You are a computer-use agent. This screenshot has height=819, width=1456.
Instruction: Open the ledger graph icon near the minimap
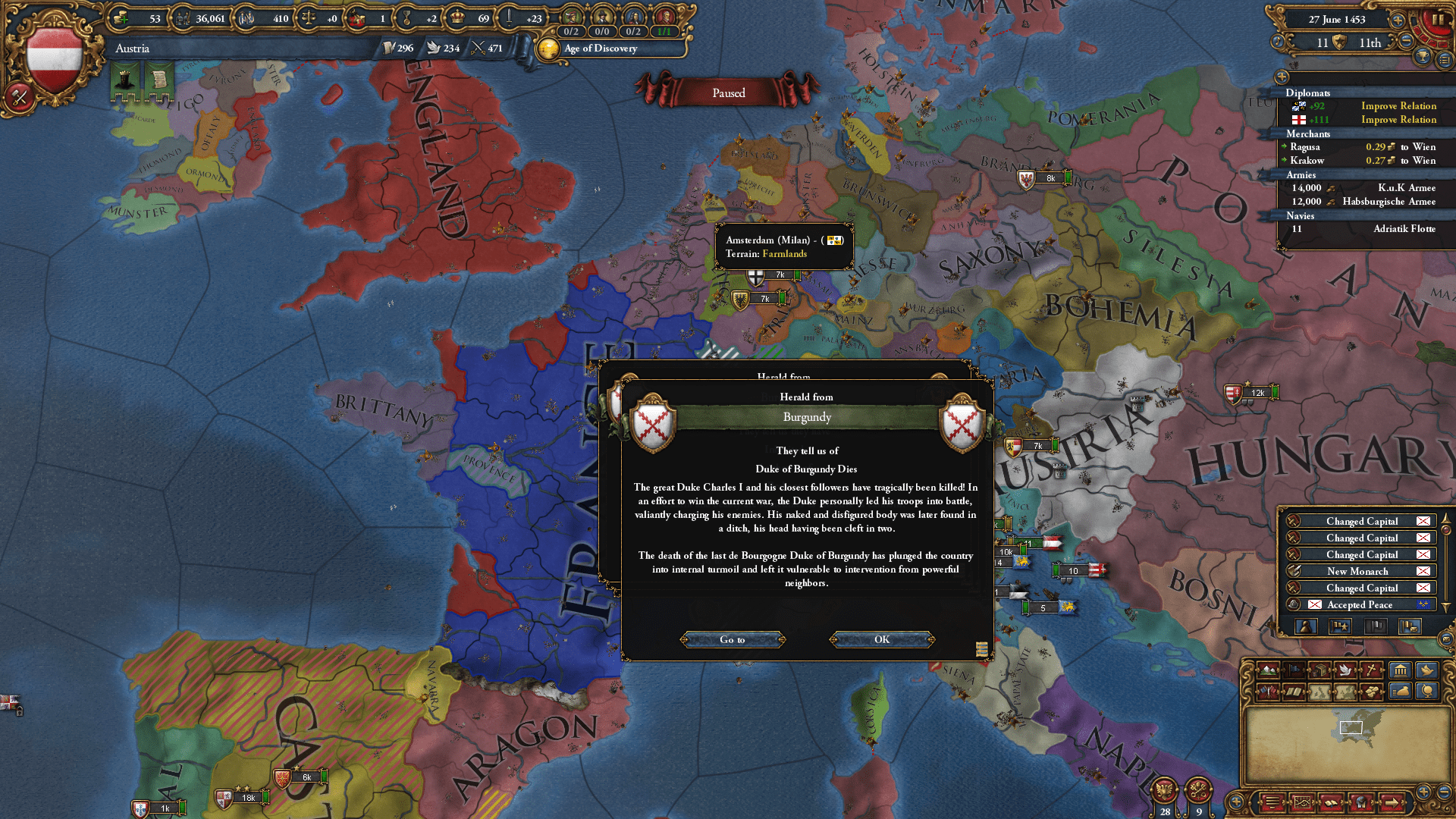1302,802
